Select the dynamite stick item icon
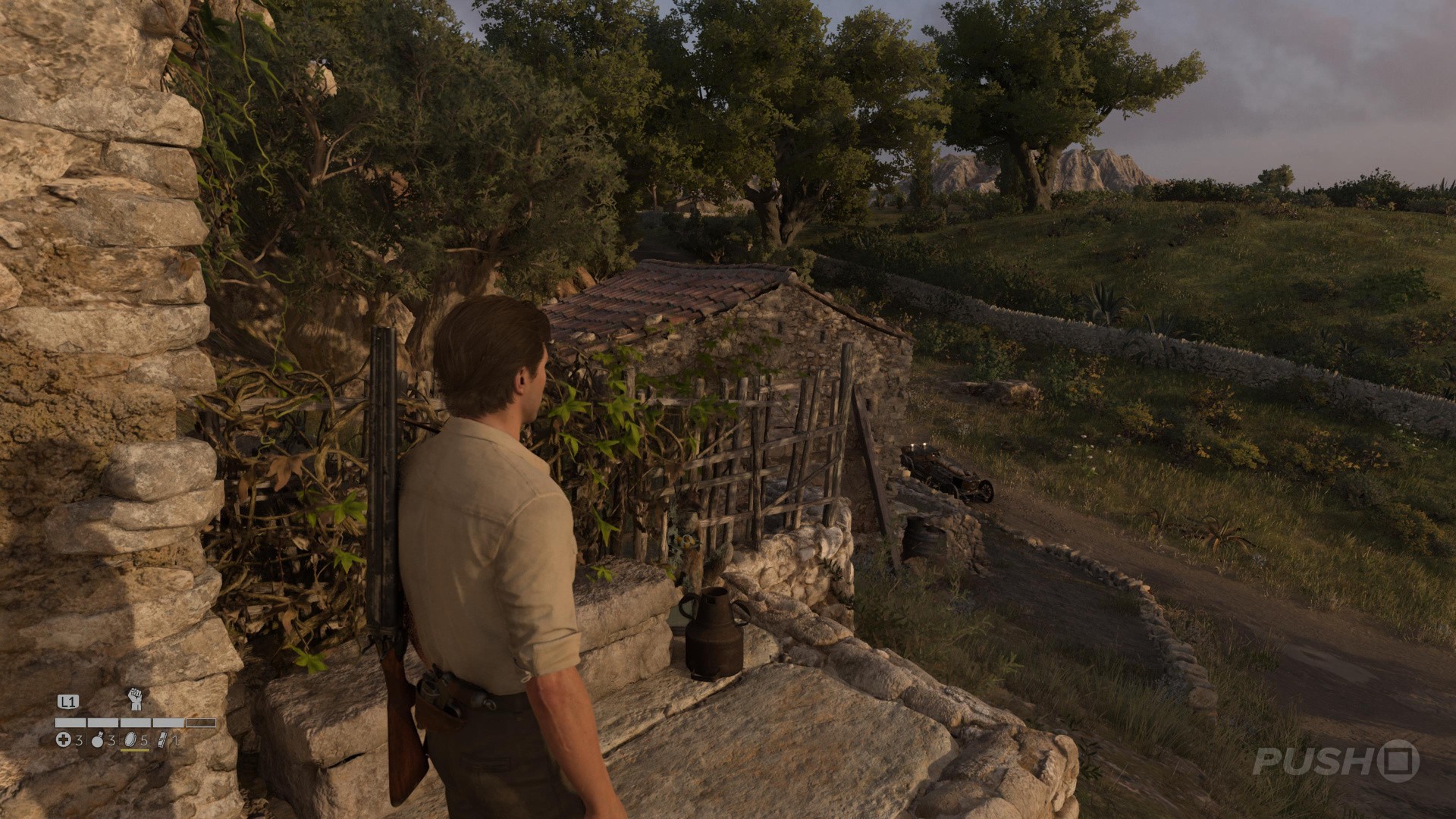This screenshot has height=819, width=1456. point(164,740)
